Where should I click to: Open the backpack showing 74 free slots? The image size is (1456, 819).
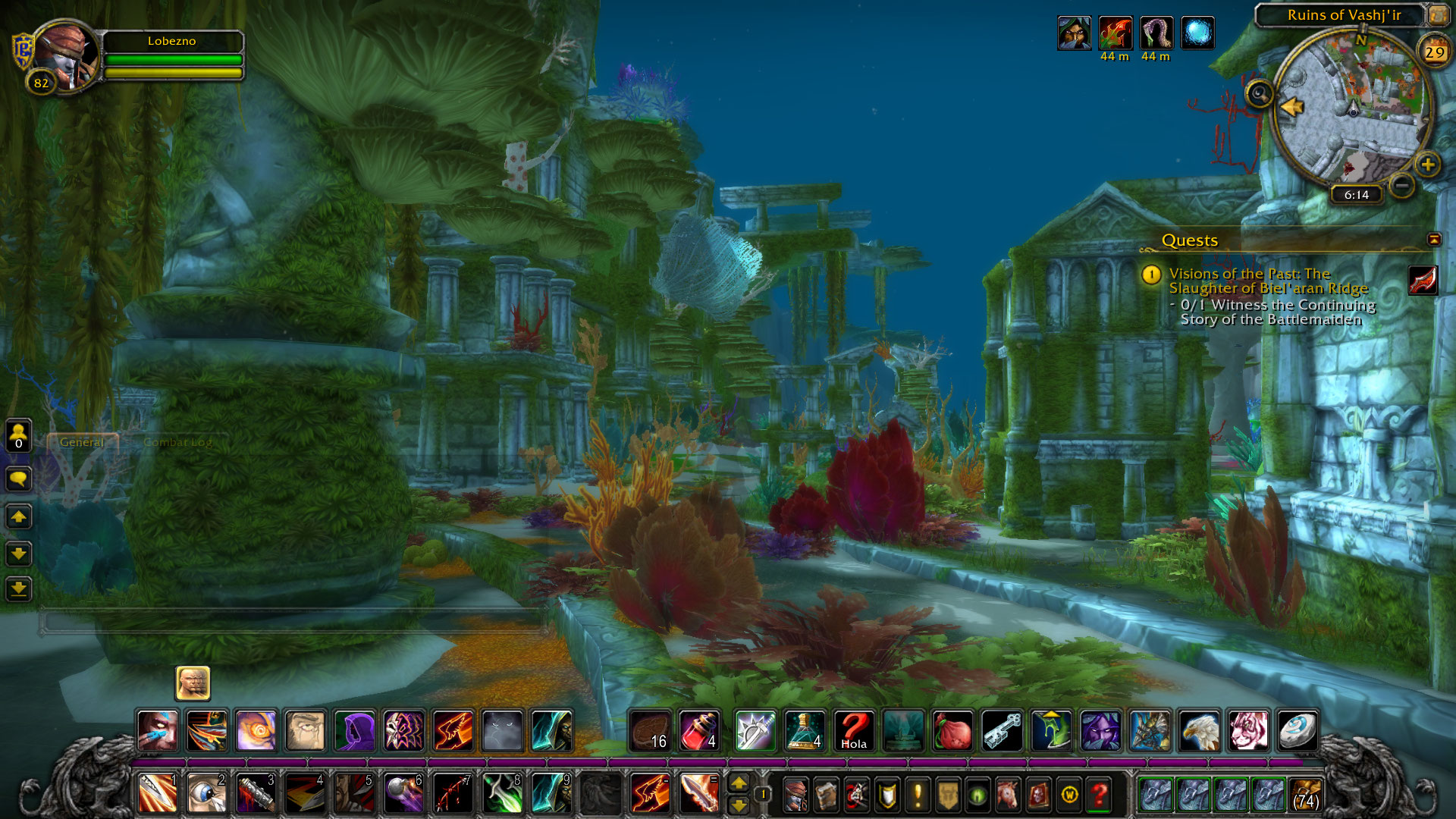click(x=1306, y=795)
